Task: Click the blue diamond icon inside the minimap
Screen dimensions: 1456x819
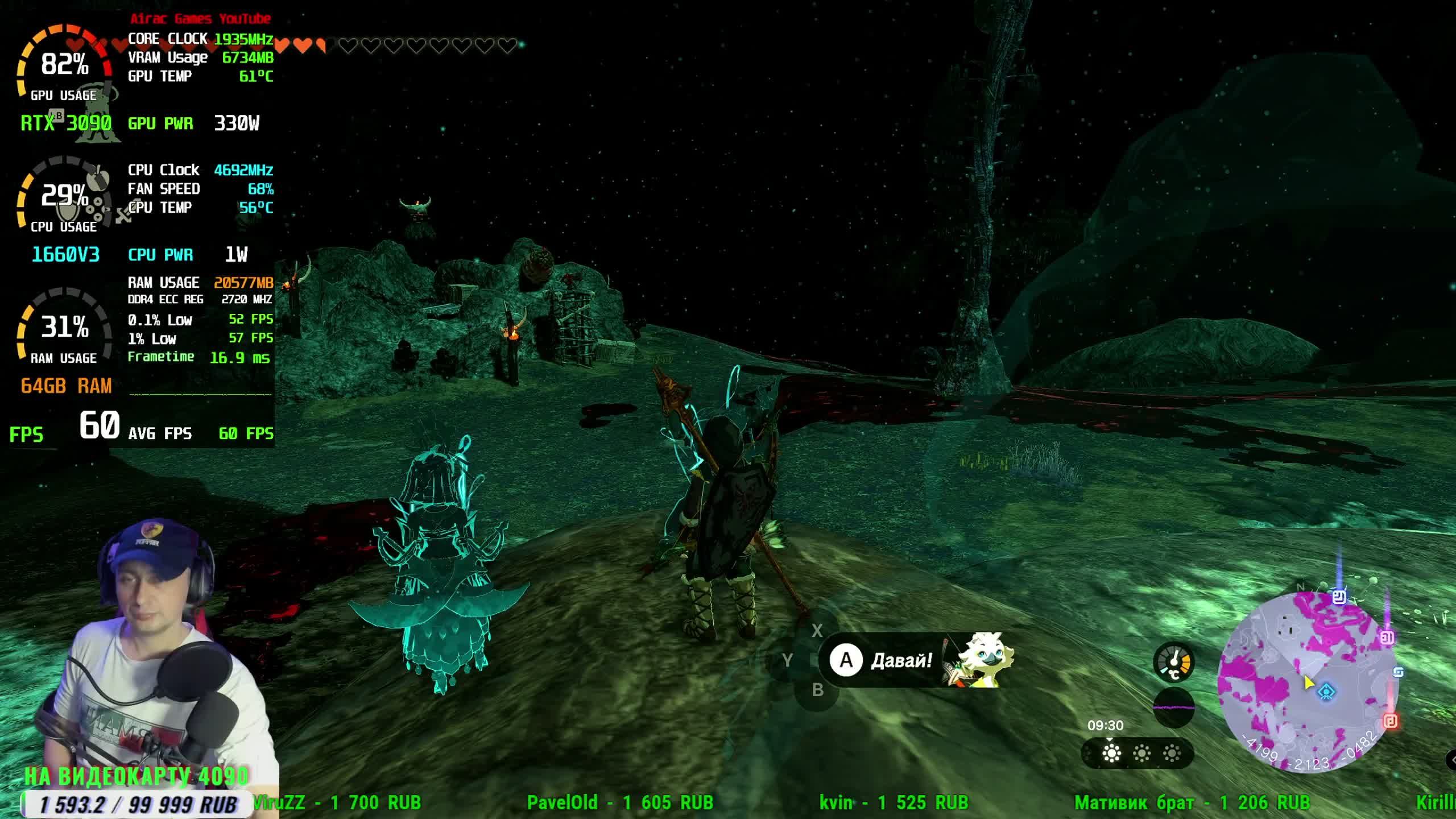Action: pyautogui.click(x=1326, y=692)
